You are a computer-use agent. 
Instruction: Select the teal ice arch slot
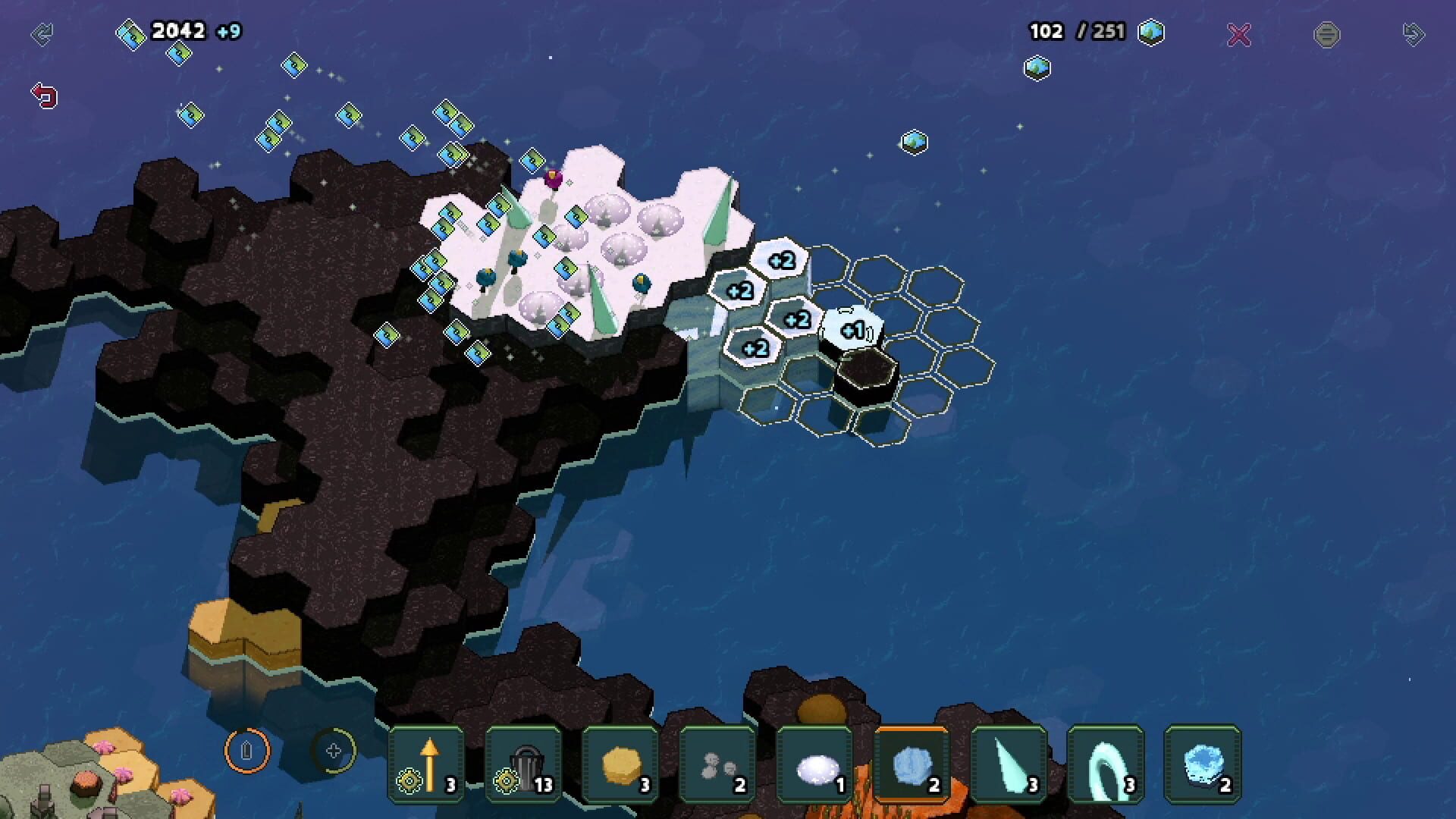pyautogui.click(x=1106, y=764)
